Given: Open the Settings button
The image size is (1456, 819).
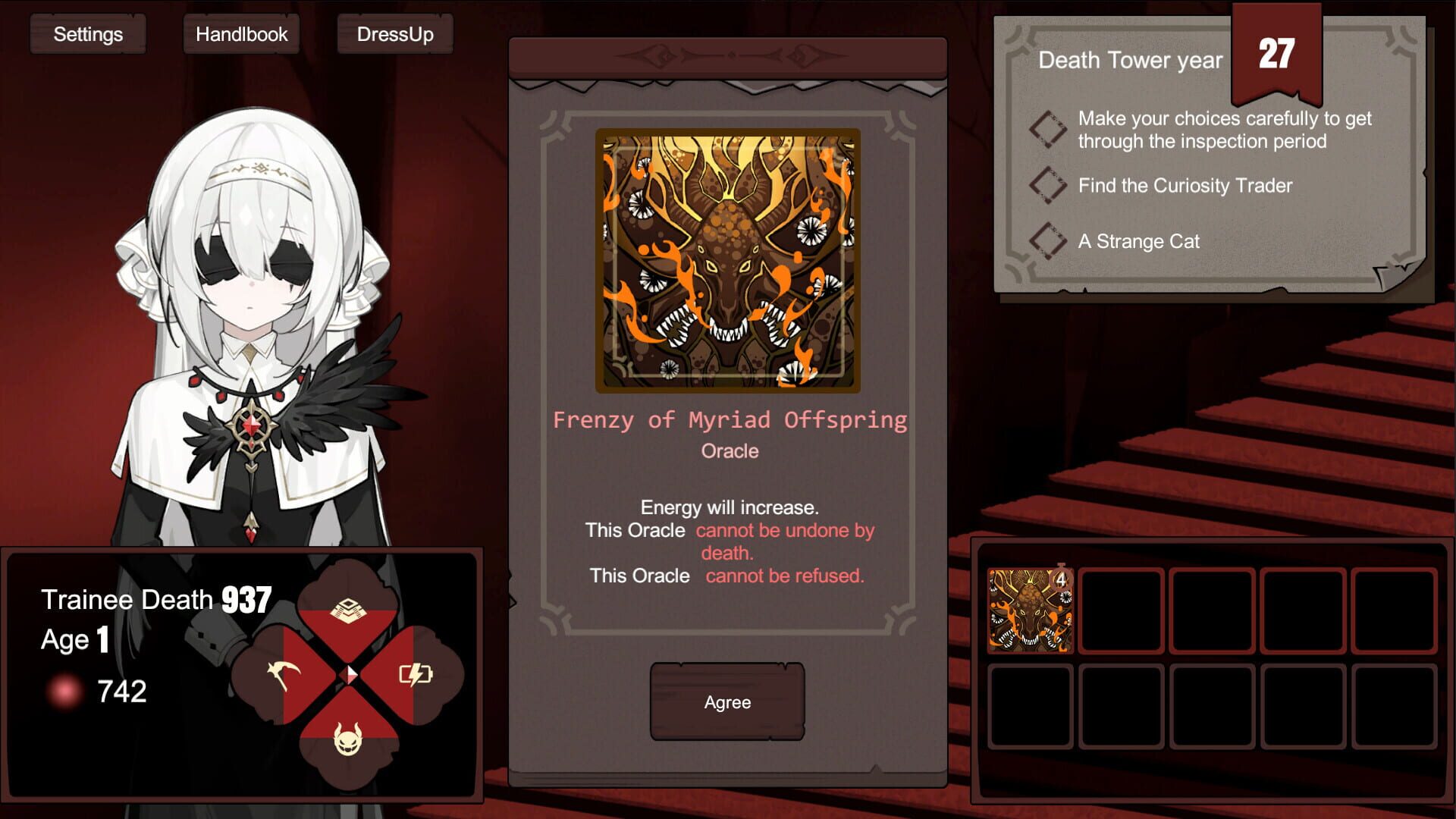Looking at the screenshot, I should point(87,33).
